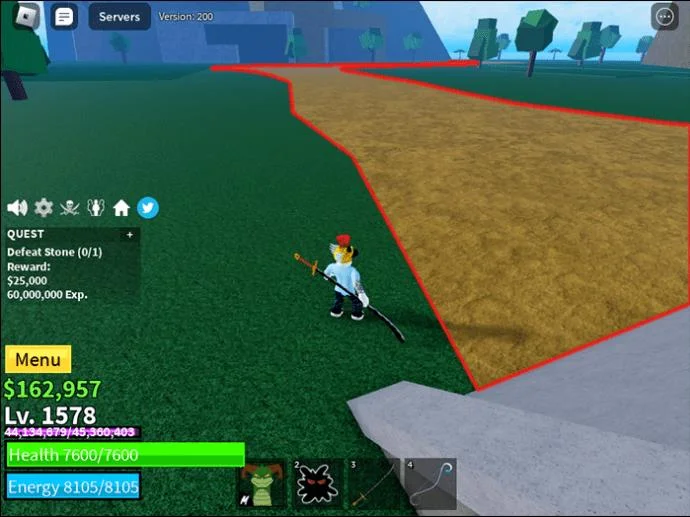Equip the katana sword in slot 3
This screenshot has width=690, height=517.
[373, 485]
